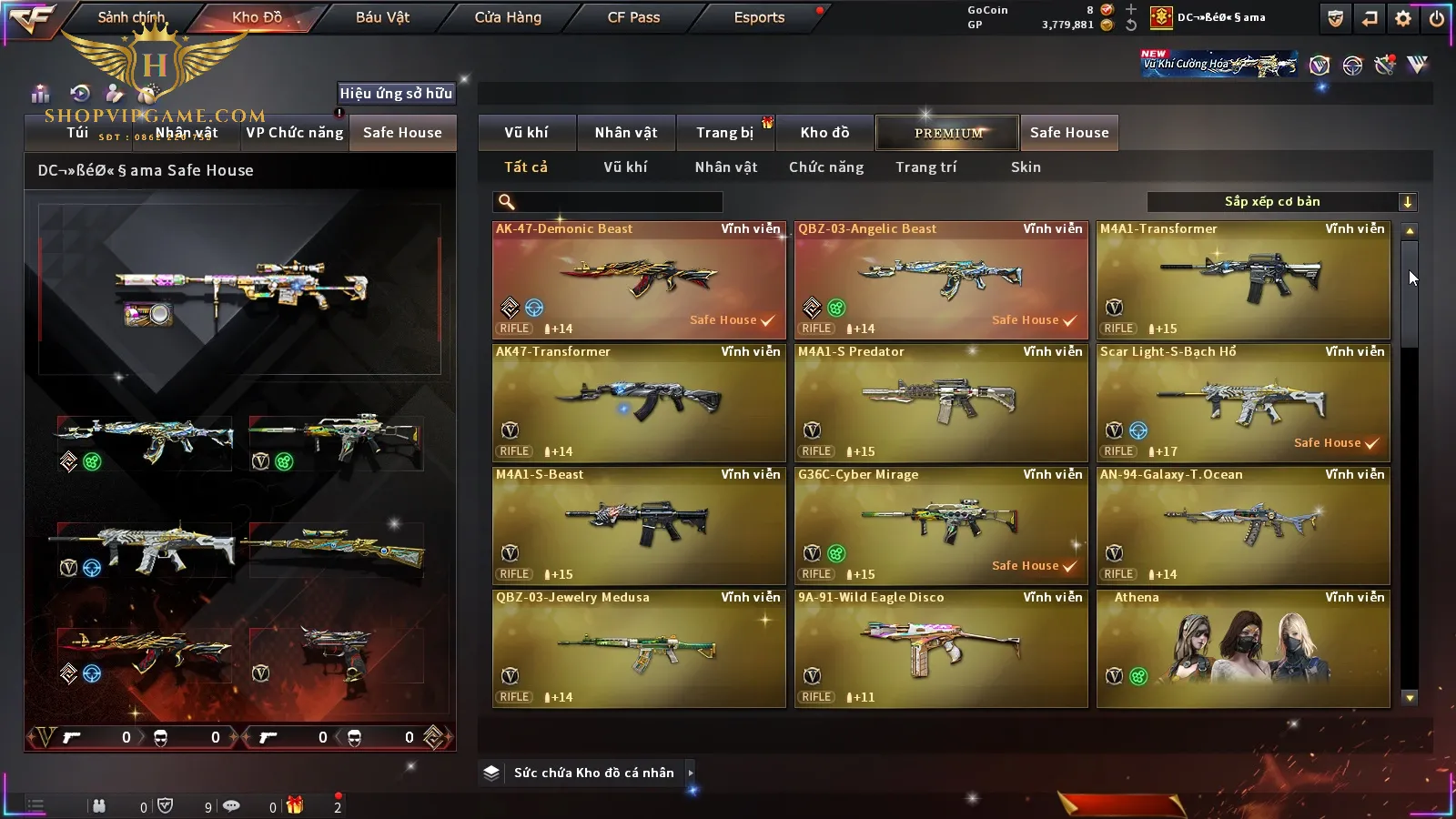The height and width of the screenshot is (819, 1456).
Task: Select the Trang bị tab
Action: (x=724, y=133)
